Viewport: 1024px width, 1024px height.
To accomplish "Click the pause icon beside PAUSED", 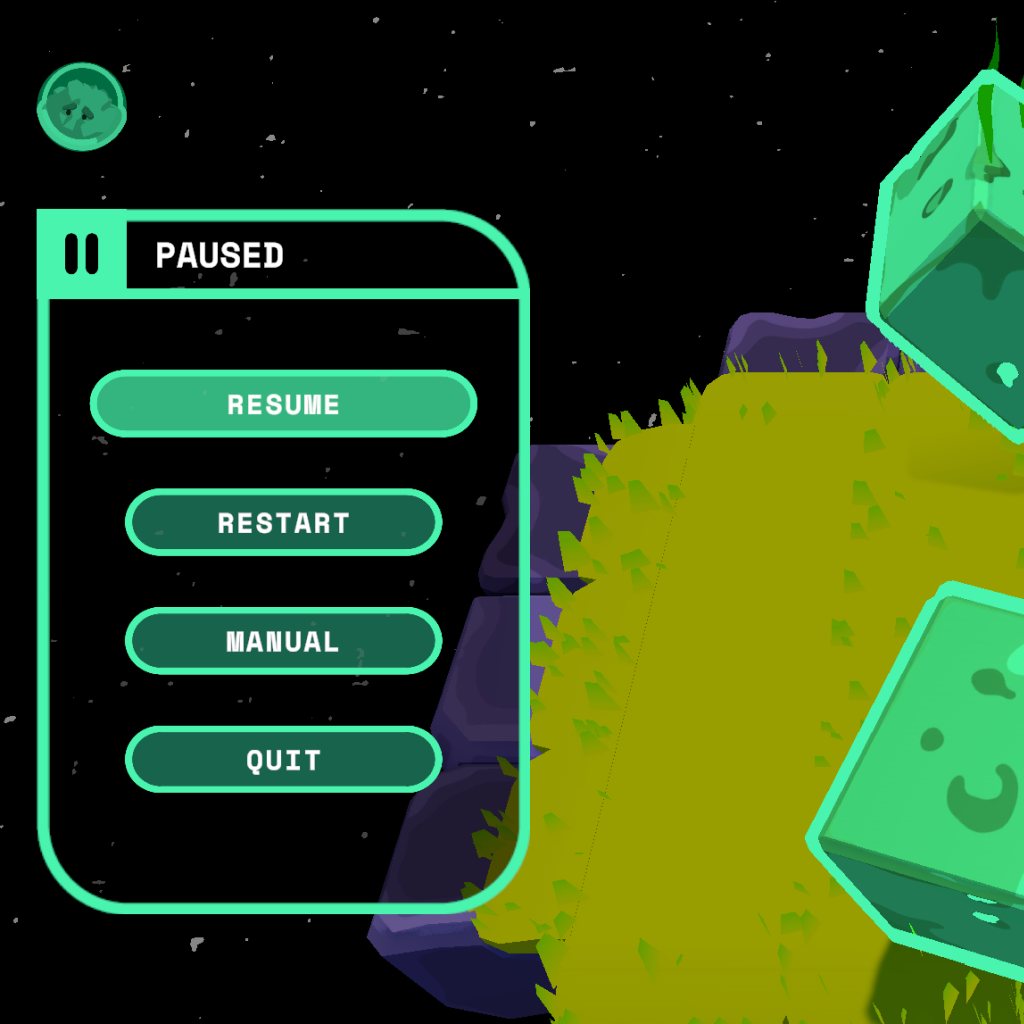I will [x=82, y=254].
